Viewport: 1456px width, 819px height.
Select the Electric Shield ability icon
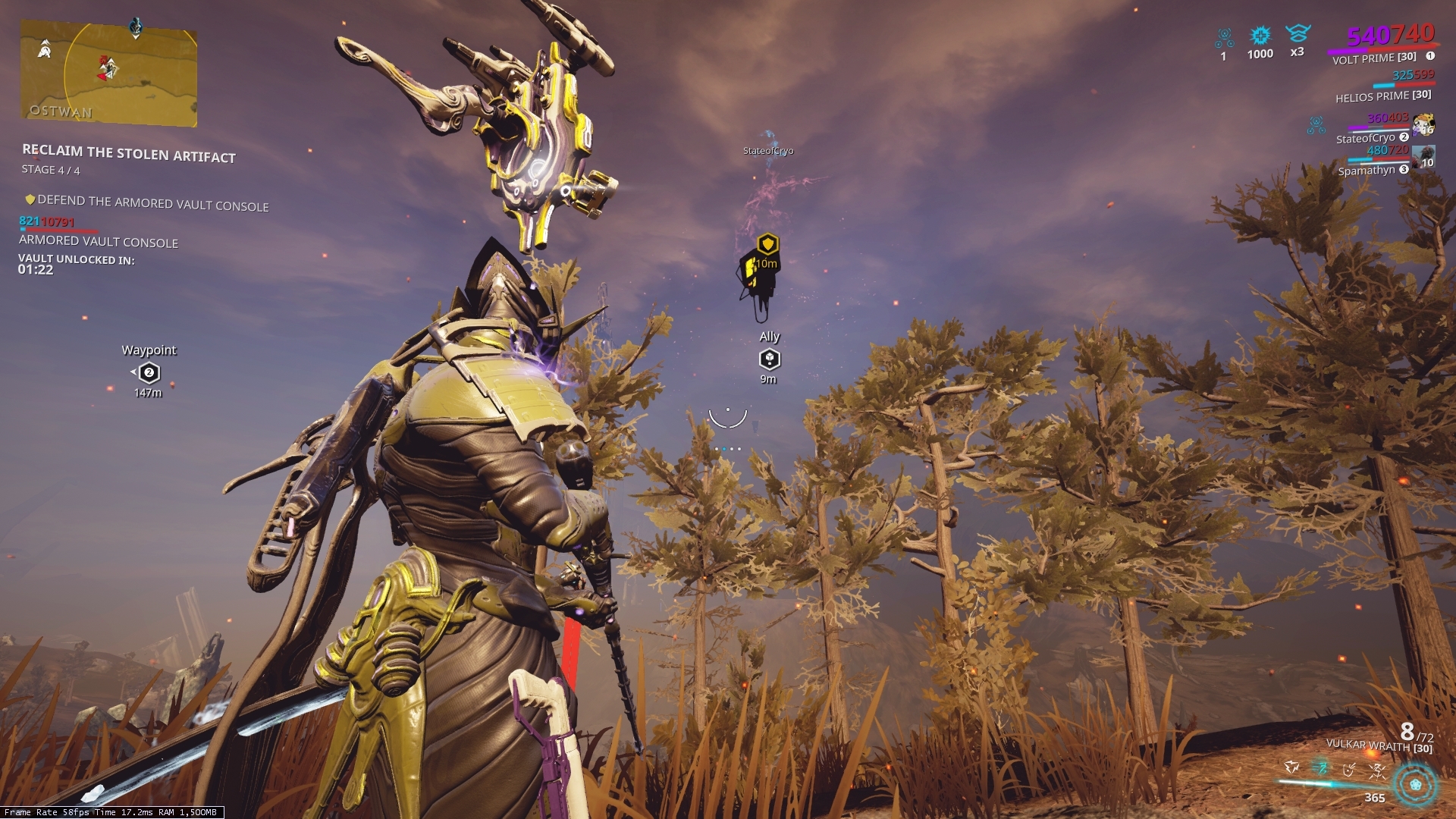pos(1348,770)
